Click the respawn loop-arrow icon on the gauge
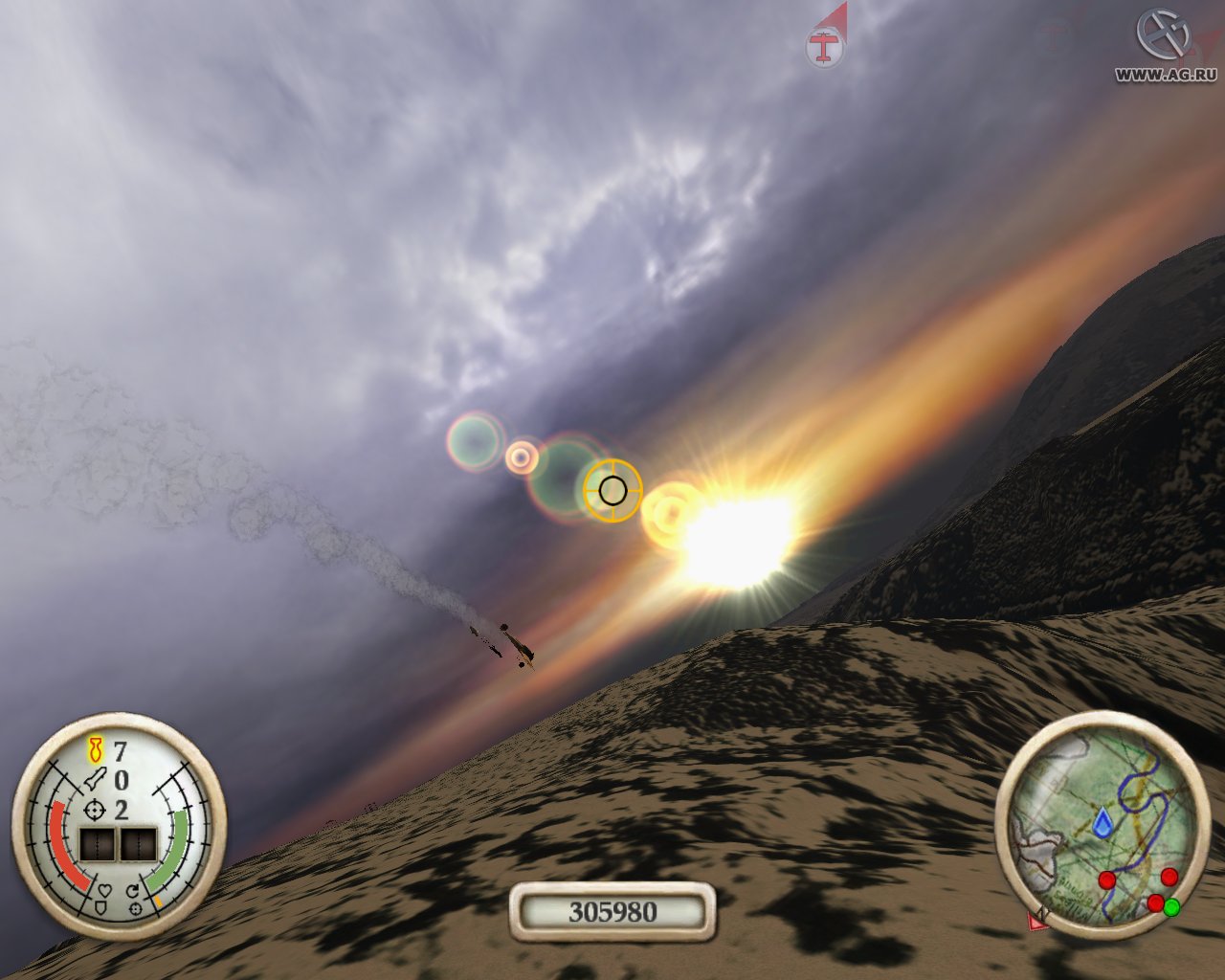This screenshot has width=1225, height=980. pos(133,890)
